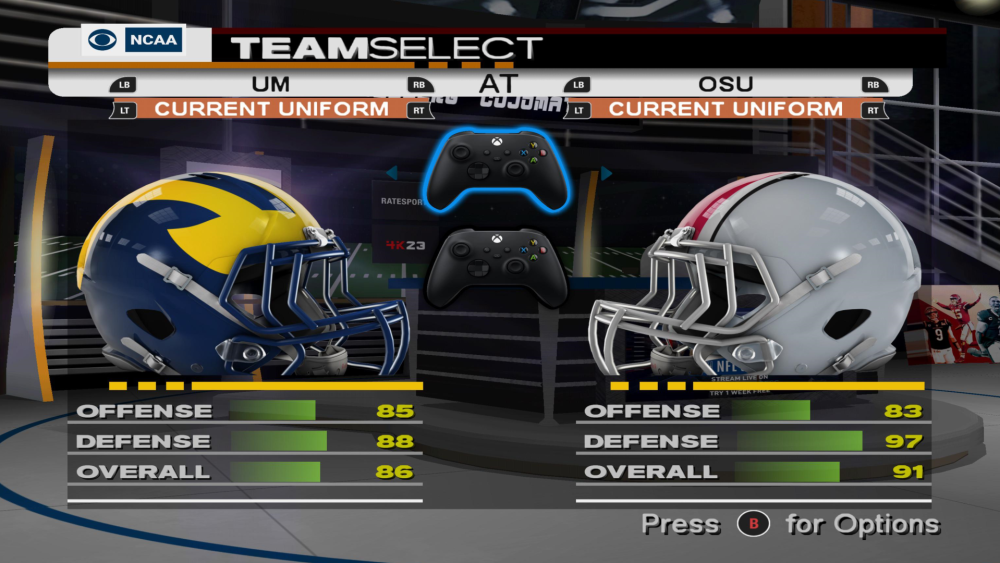Choose the unhighlighted black controller icon
The width and height of the screenshot is (1000, 563).
click(497, 266)
